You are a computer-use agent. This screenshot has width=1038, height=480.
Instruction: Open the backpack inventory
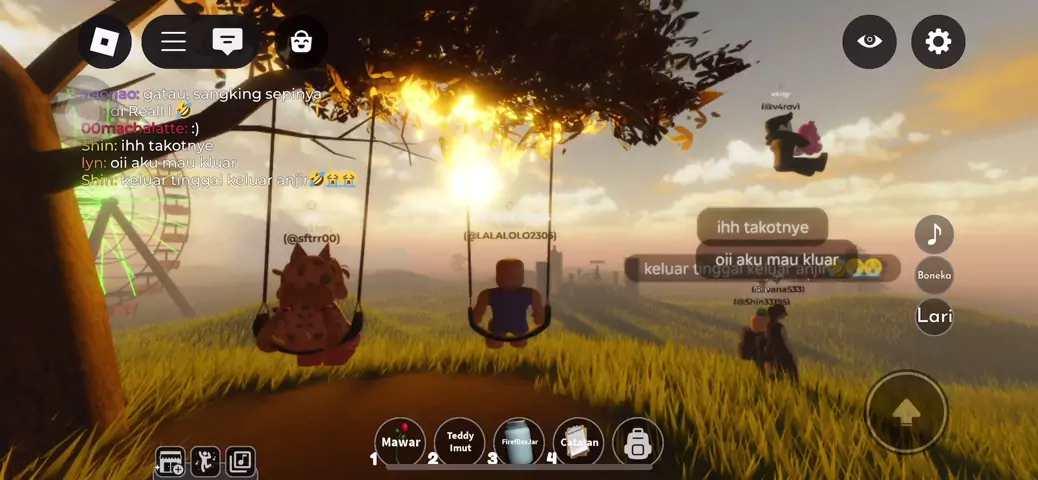click(x=637, y=442)
